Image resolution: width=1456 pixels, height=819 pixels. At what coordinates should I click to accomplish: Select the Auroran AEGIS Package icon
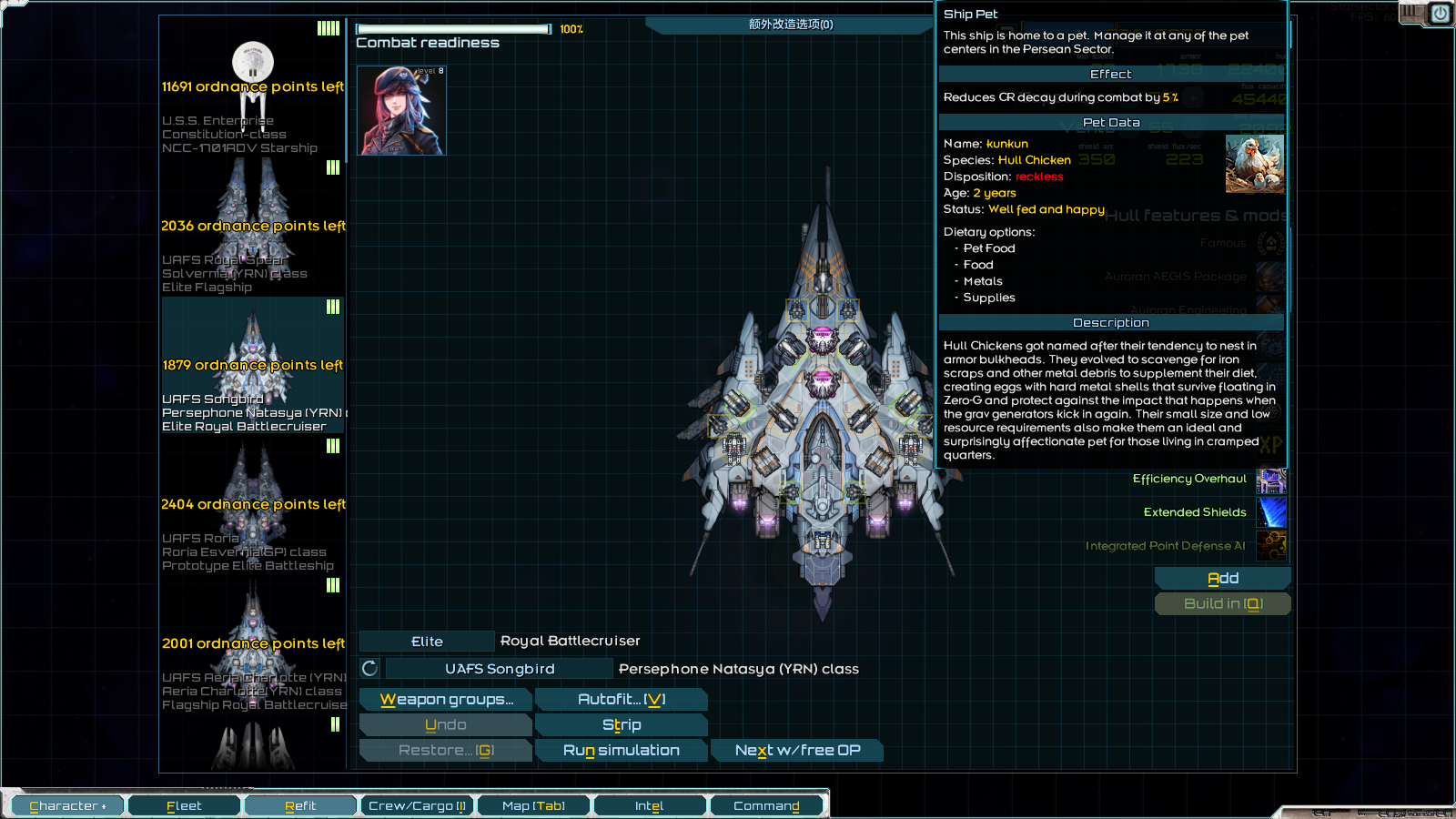point(1271,278)
